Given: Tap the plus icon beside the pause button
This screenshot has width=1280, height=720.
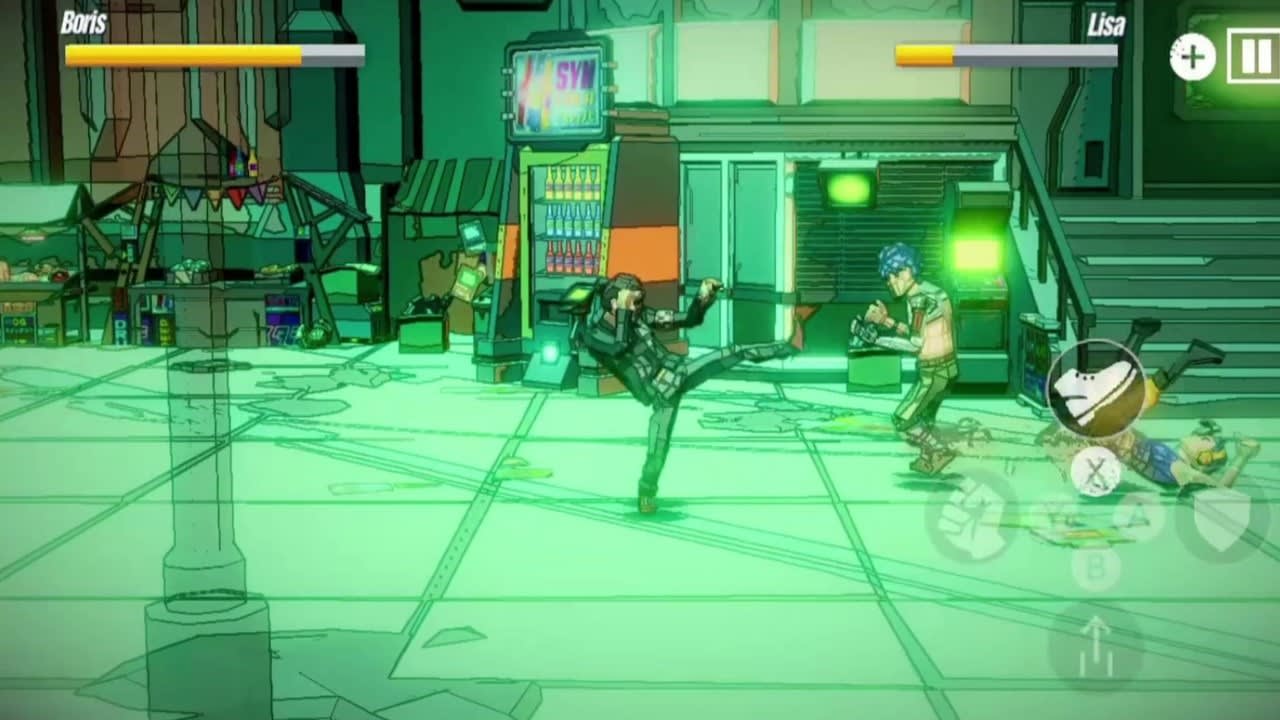Looking at the screenshot, I should click(1190, 57).
